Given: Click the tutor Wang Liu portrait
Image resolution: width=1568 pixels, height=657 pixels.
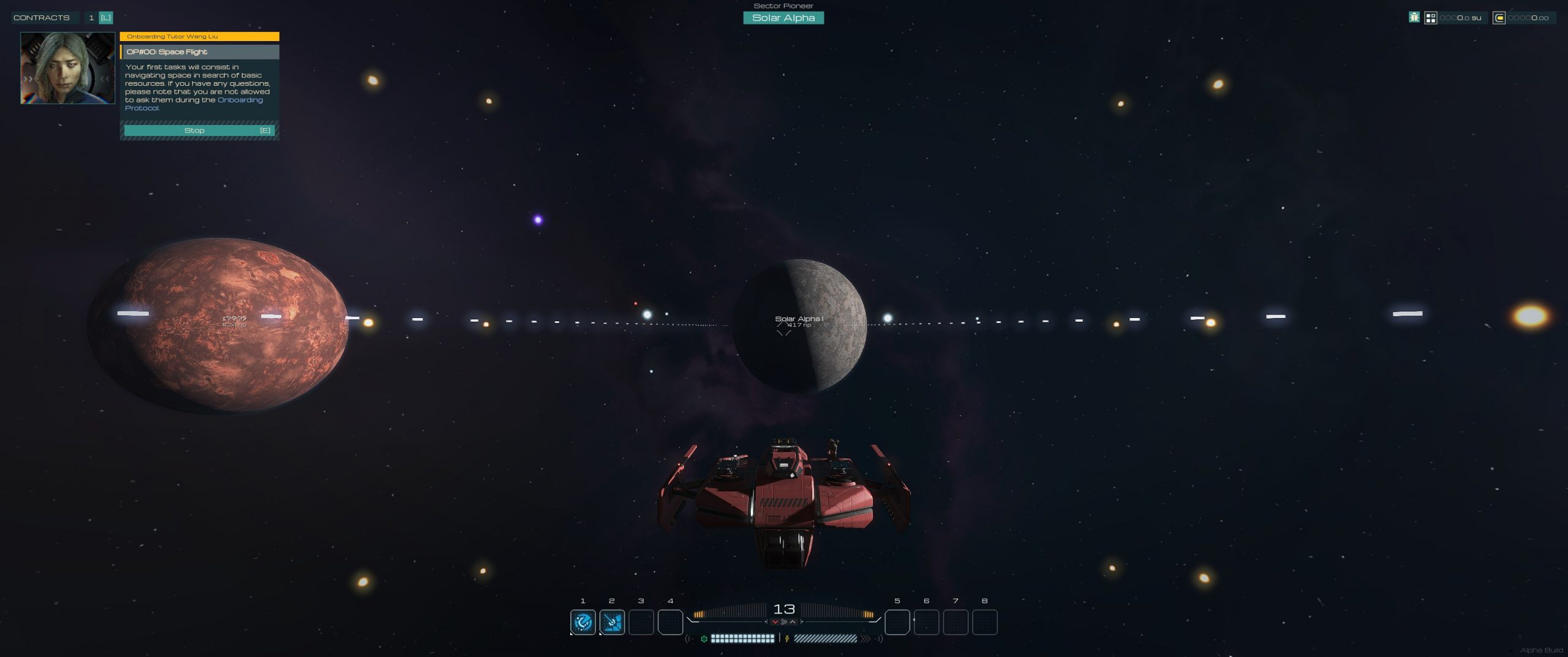Looking at the screenshot, I should click(67, 68).
